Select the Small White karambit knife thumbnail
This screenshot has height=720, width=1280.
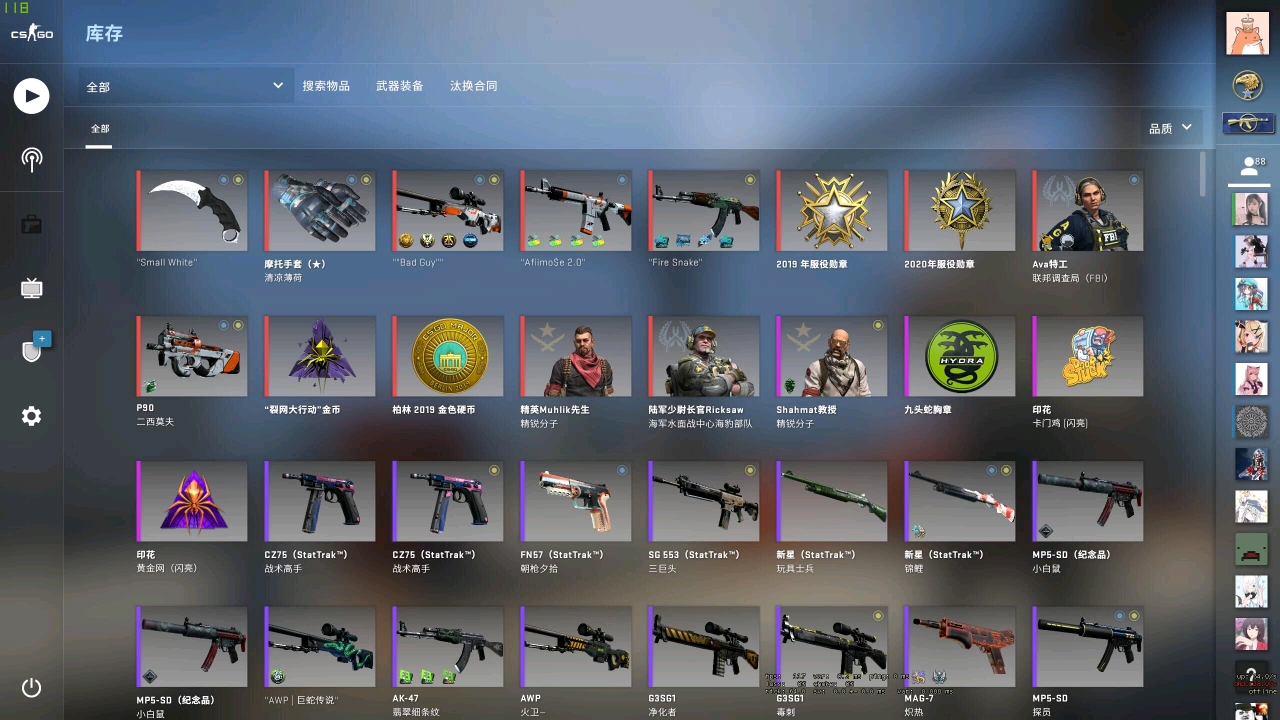pyautogui.click(x=191, y=209)
